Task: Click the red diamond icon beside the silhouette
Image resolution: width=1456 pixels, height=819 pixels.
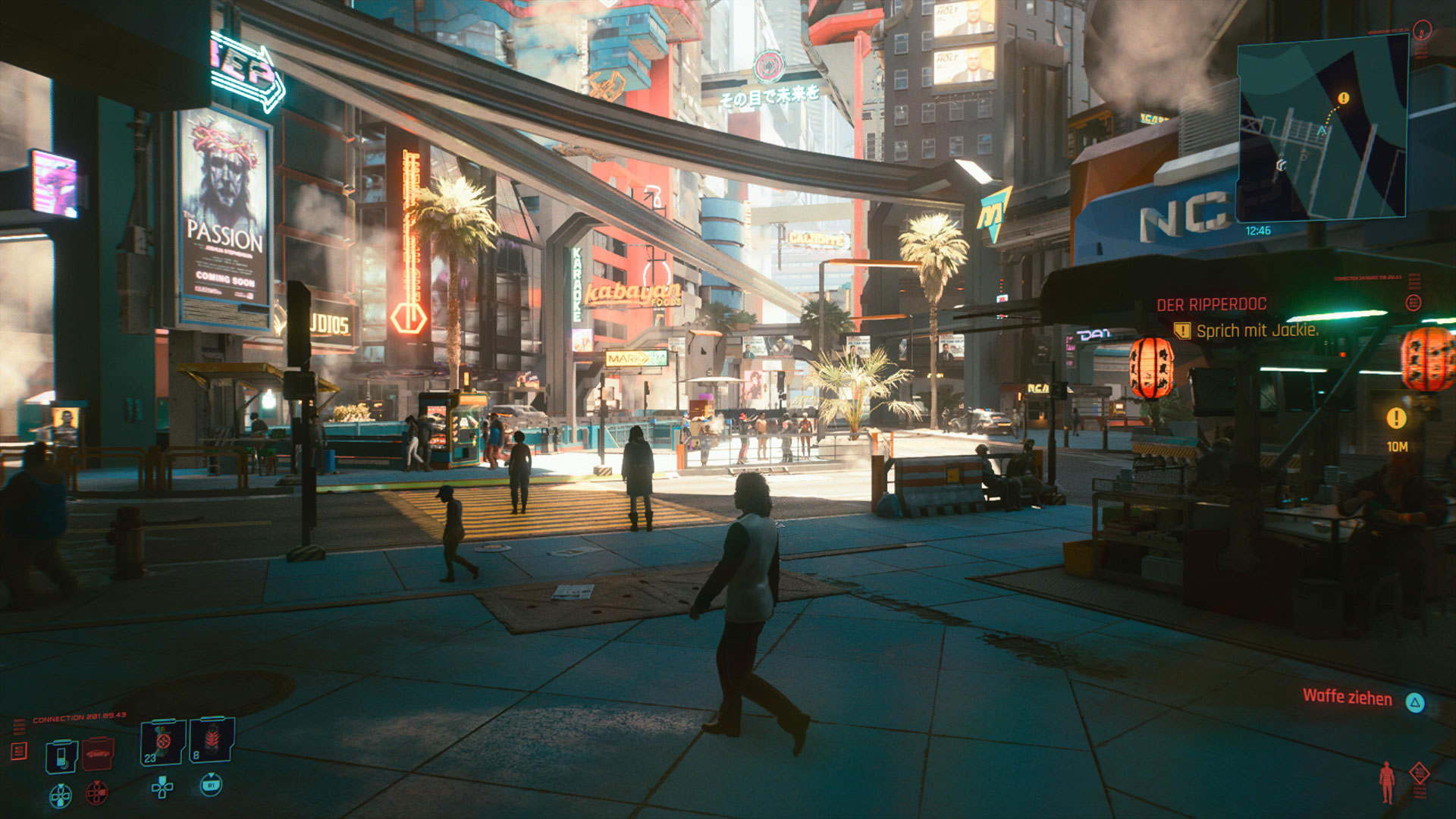Action: (1419, 773)
